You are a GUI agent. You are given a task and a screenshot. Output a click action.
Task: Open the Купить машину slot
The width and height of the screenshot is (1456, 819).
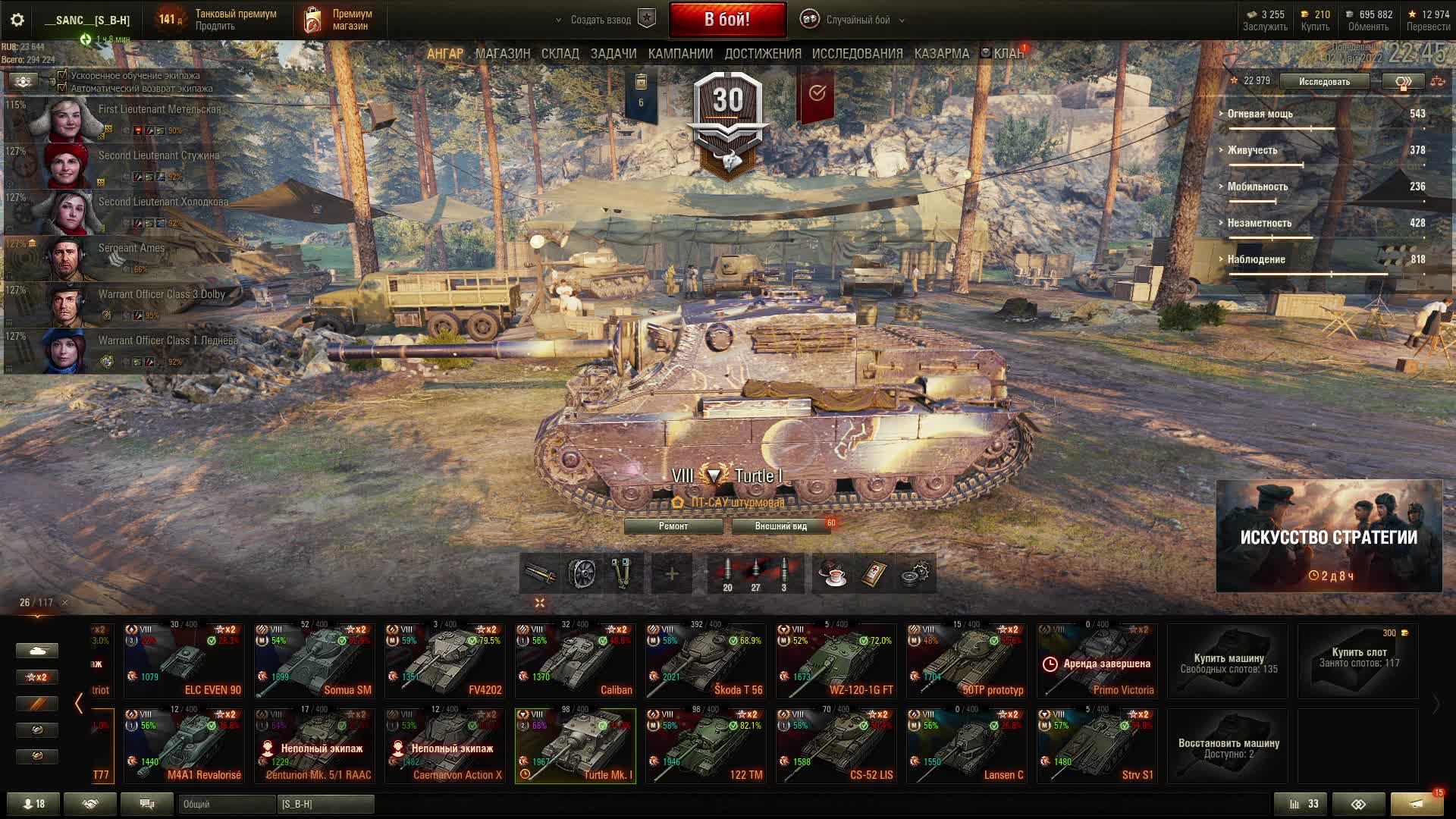click(1228, 661)
